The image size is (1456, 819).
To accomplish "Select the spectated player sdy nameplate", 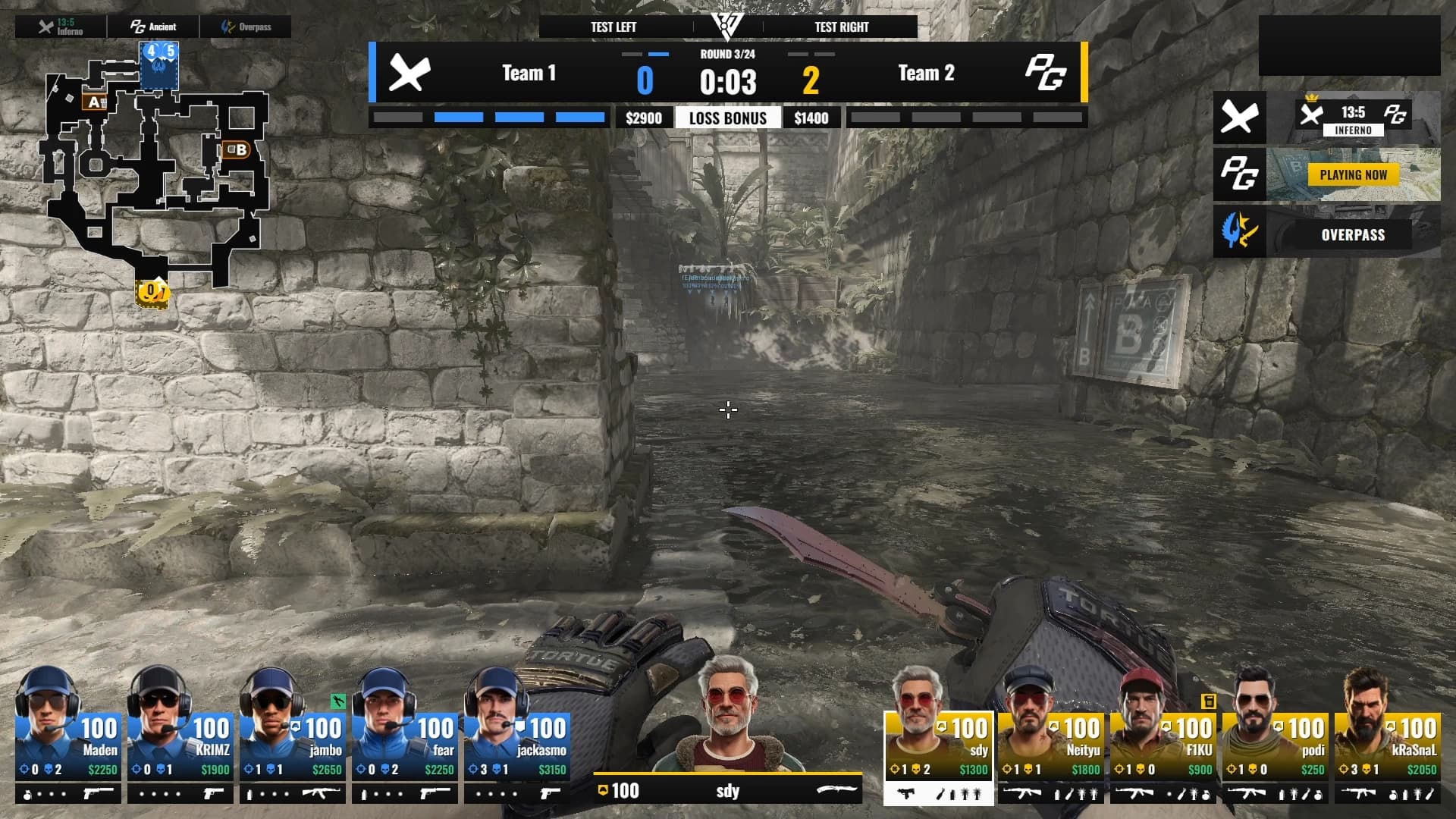I will point(727,791).
